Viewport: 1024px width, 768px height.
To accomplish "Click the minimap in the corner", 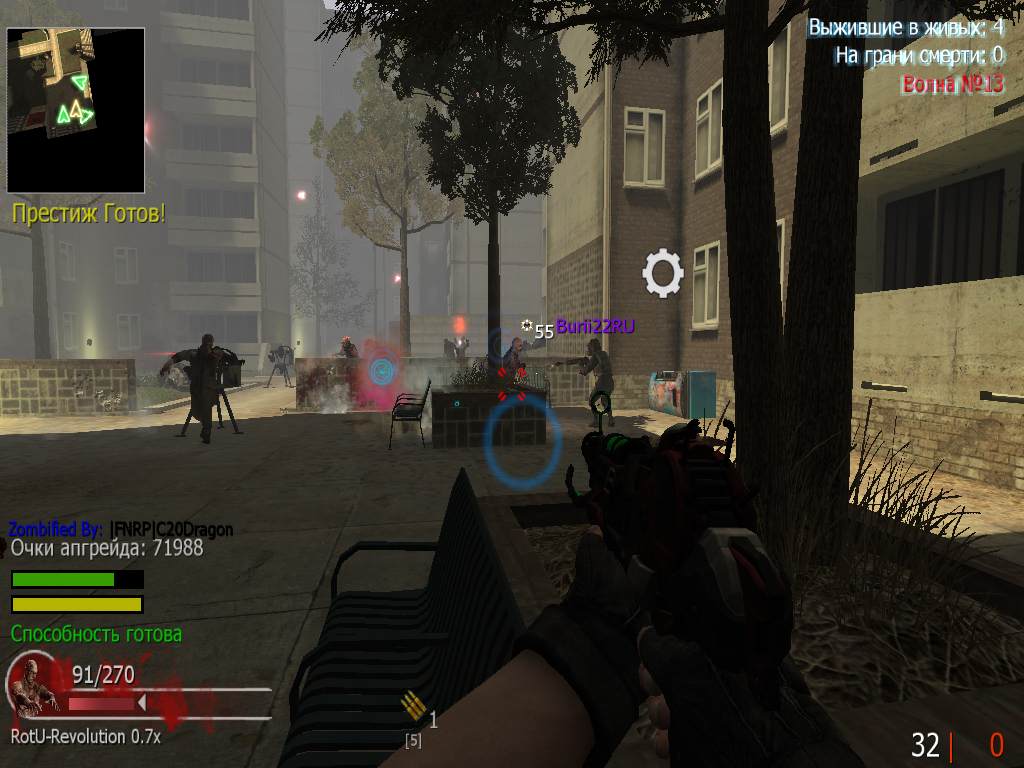I will (76, 110).
